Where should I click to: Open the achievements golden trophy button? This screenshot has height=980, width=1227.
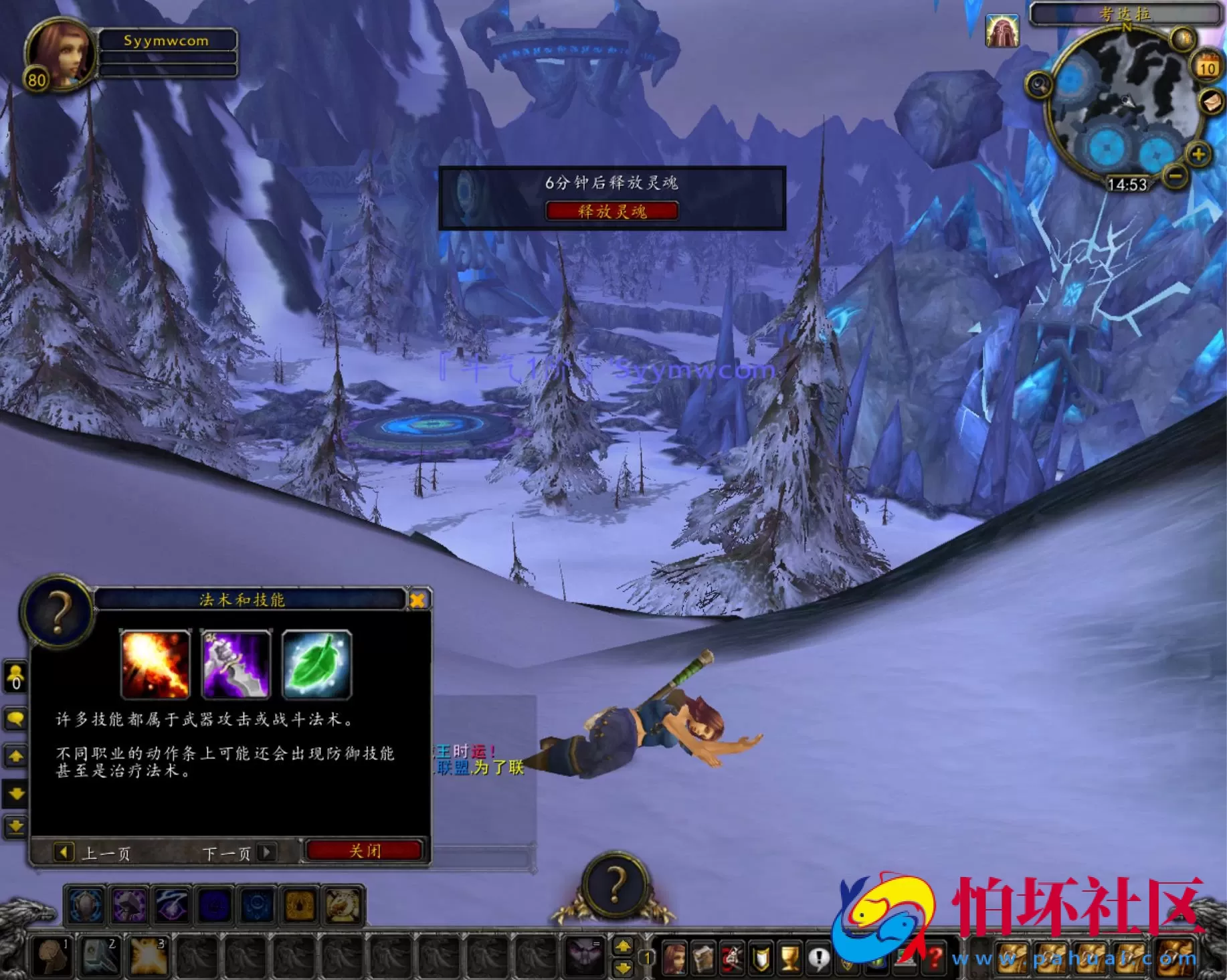(x=790, y=959)
